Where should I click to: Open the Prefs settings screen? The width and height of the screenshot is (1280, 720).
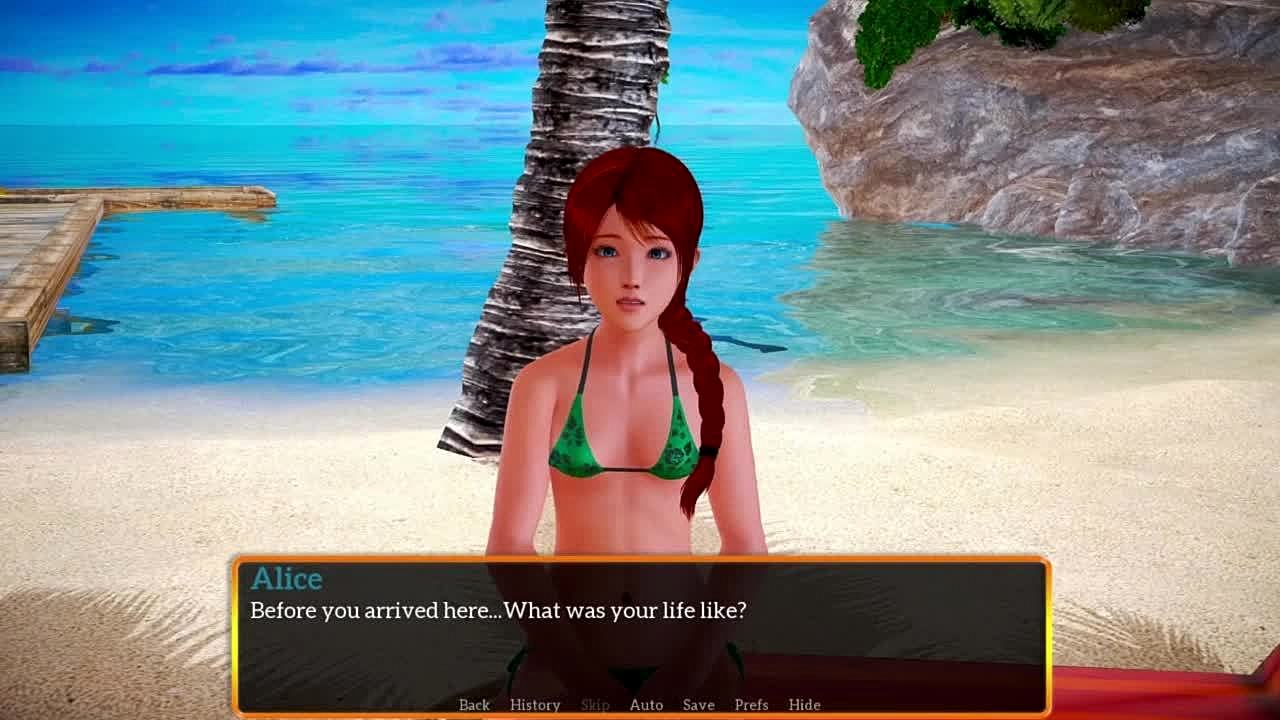coord(751,705)
